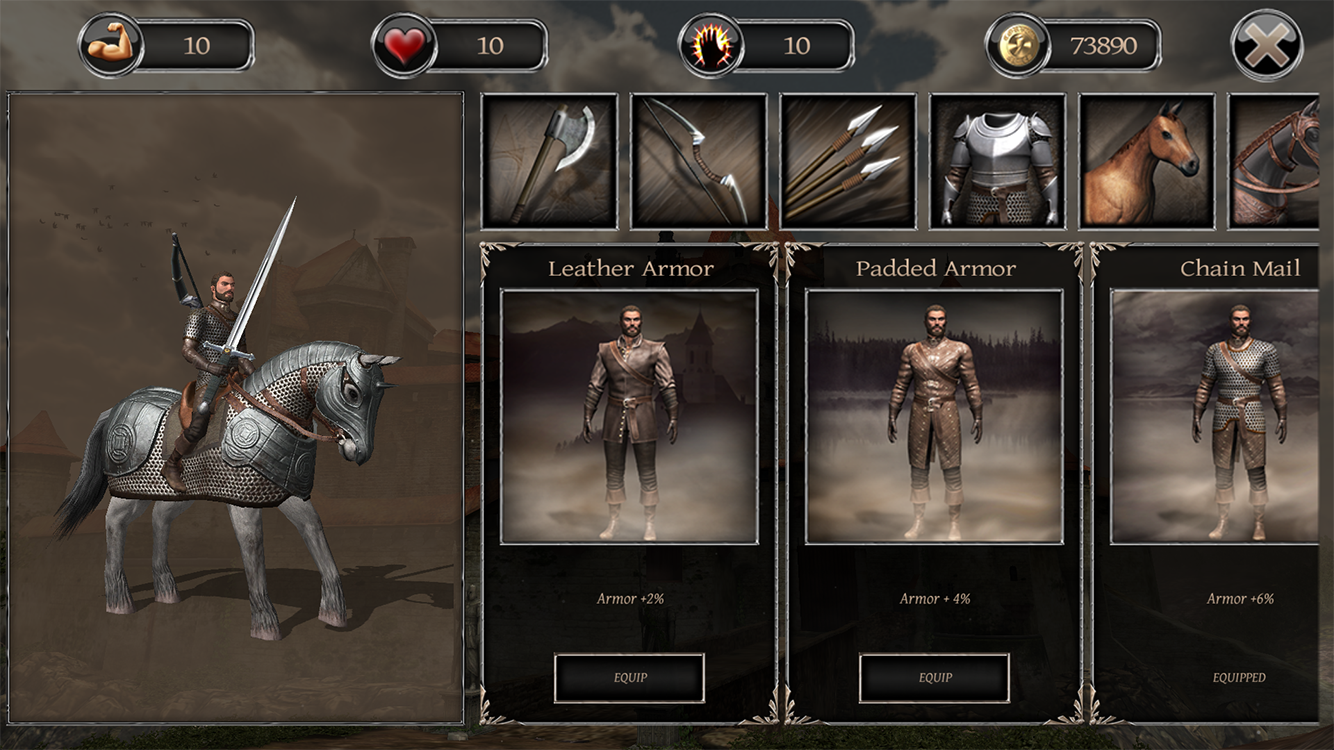
Task: Click the Padded Armor card title
Action: click(935, 268)
